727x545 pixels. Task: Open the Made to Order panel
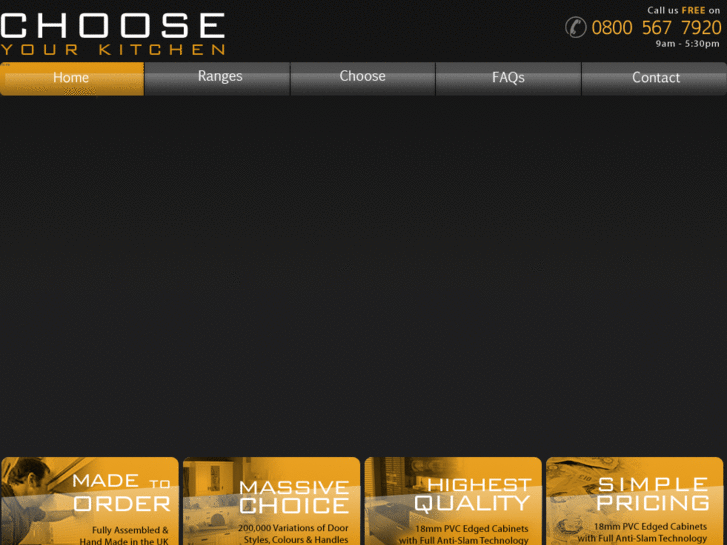90,501
